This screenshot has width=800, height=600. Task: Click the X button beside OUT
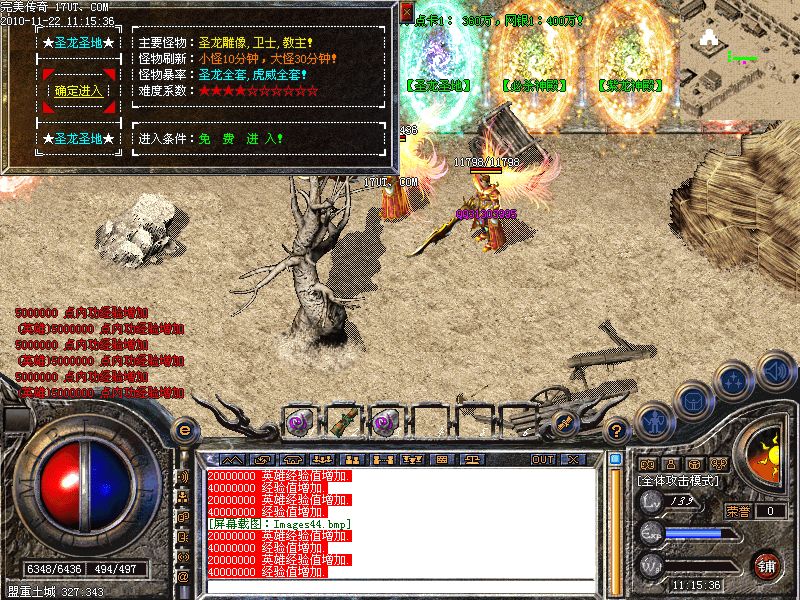[572, 459]
